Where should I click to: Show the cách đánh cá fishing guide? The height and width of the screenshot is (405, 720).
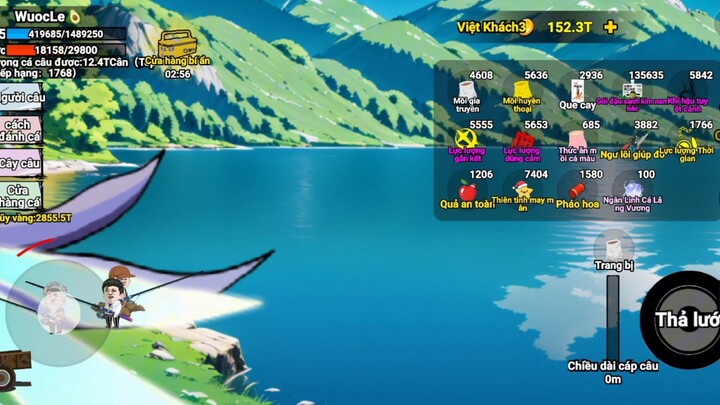pyautogui.click(x=20, y=130)
